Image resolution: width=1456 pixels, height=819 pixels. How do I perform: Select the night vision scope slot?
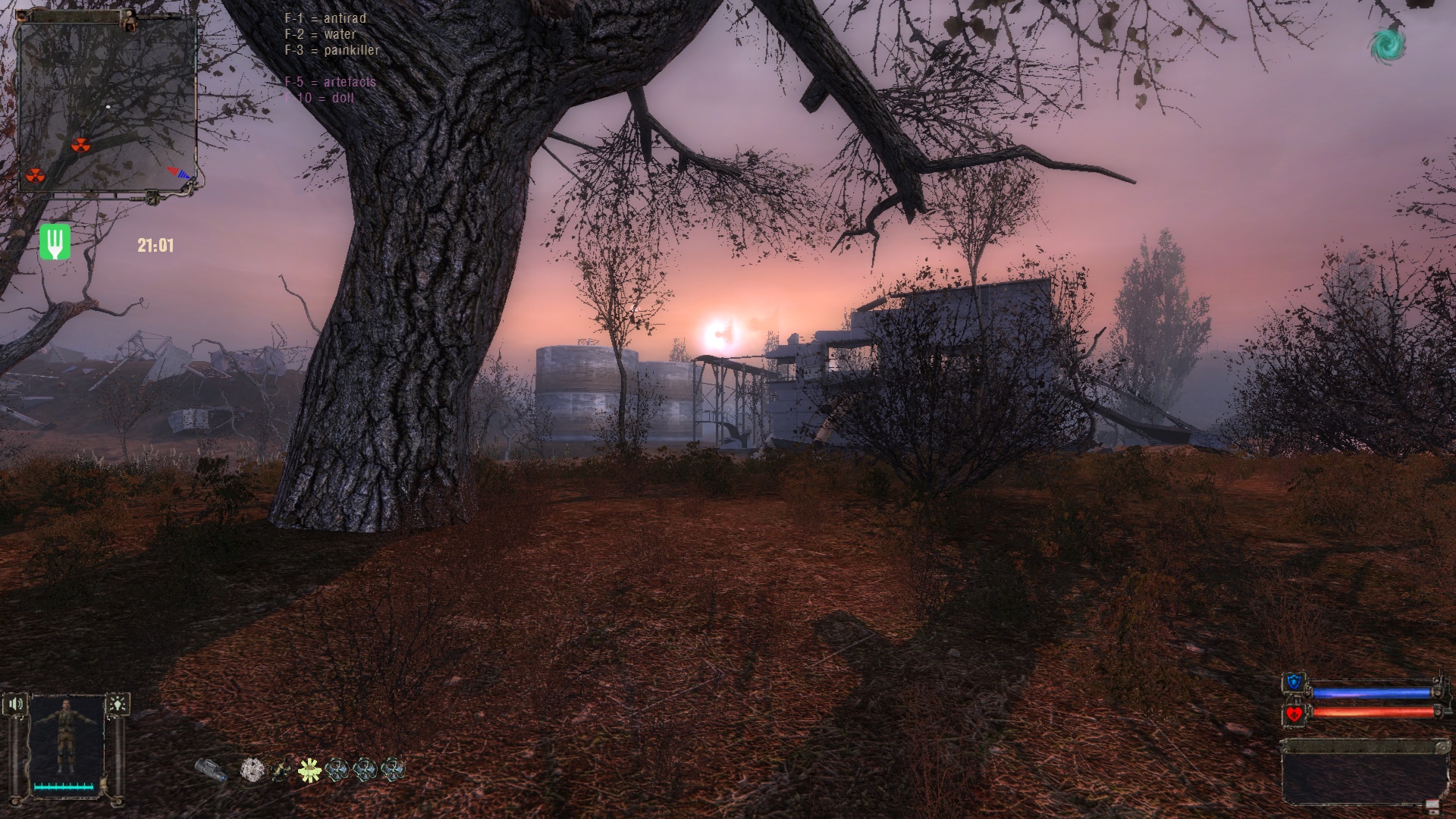[210, 770]
